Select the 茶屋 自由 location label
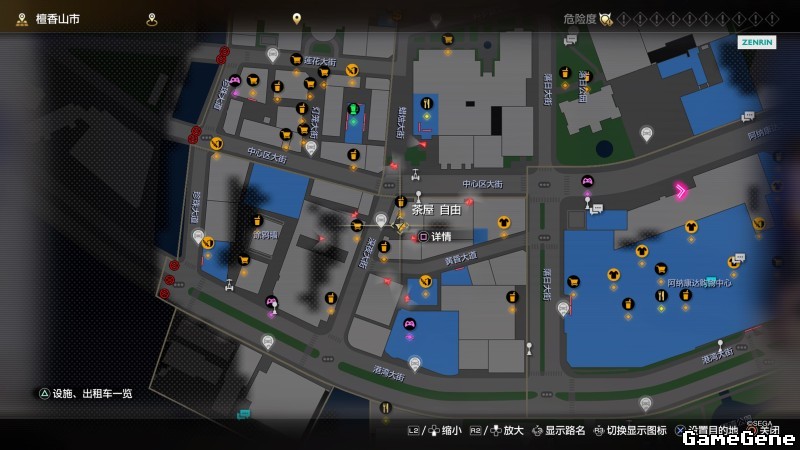This screenshot has height=450, width=800. 436,210
